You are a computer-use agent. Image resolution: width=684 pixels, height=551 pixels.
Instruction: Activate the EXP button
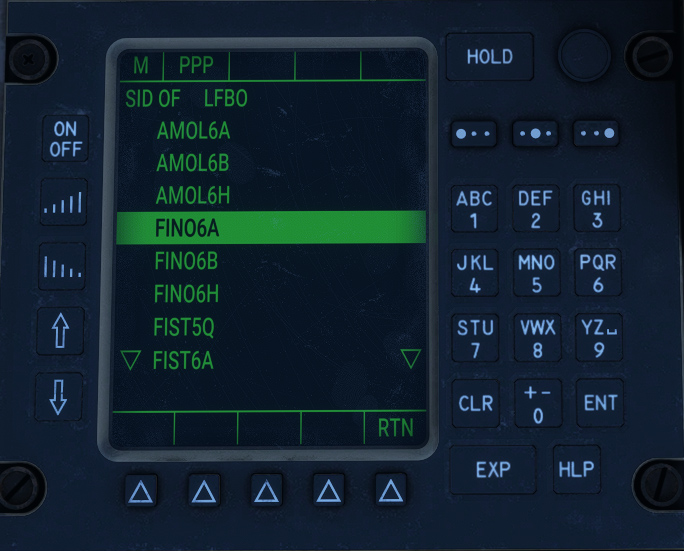pyautogui.click(x=492, y=469)
